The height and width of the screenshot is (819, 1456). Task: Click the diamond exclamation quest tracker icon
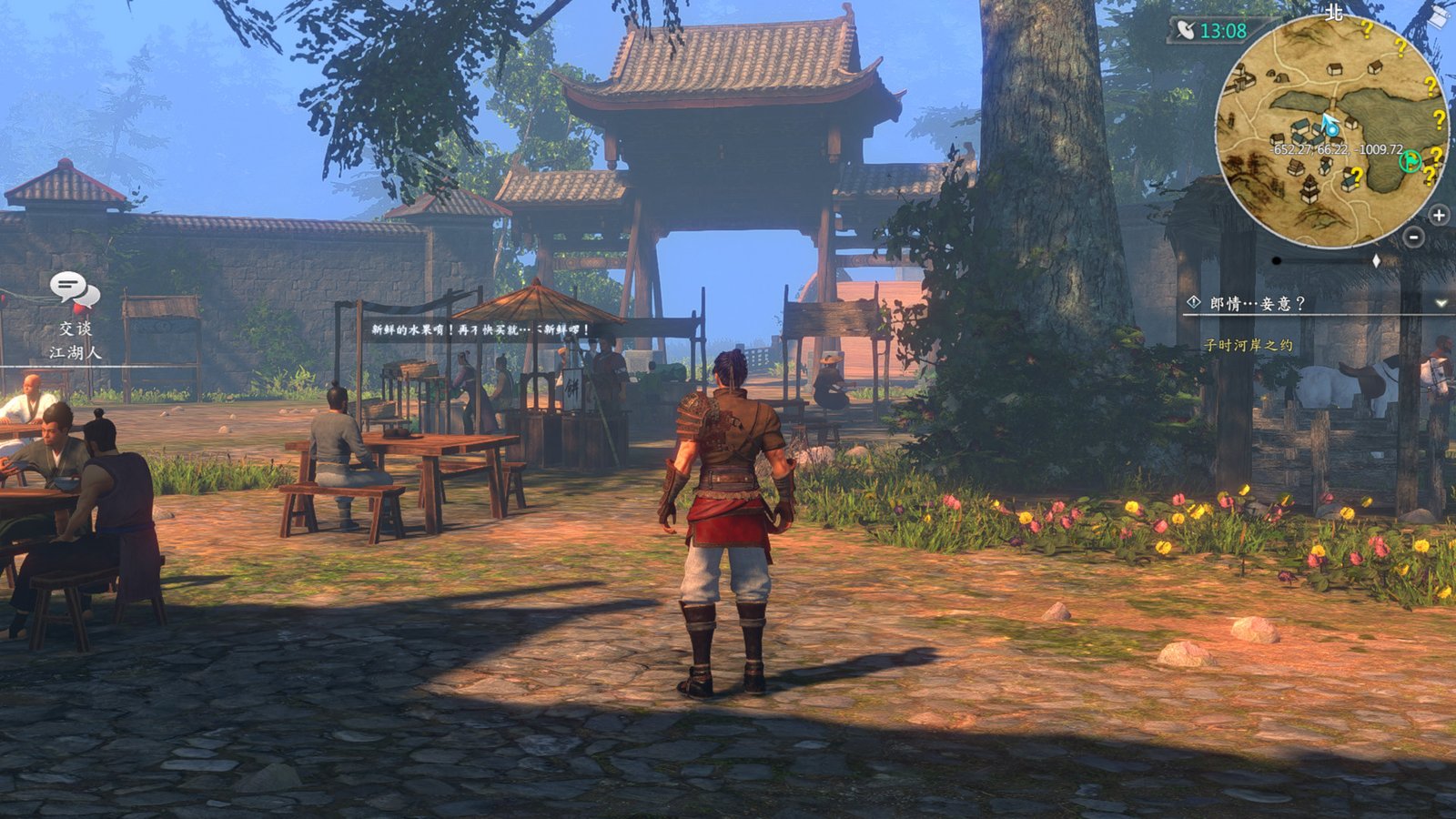1193,301
